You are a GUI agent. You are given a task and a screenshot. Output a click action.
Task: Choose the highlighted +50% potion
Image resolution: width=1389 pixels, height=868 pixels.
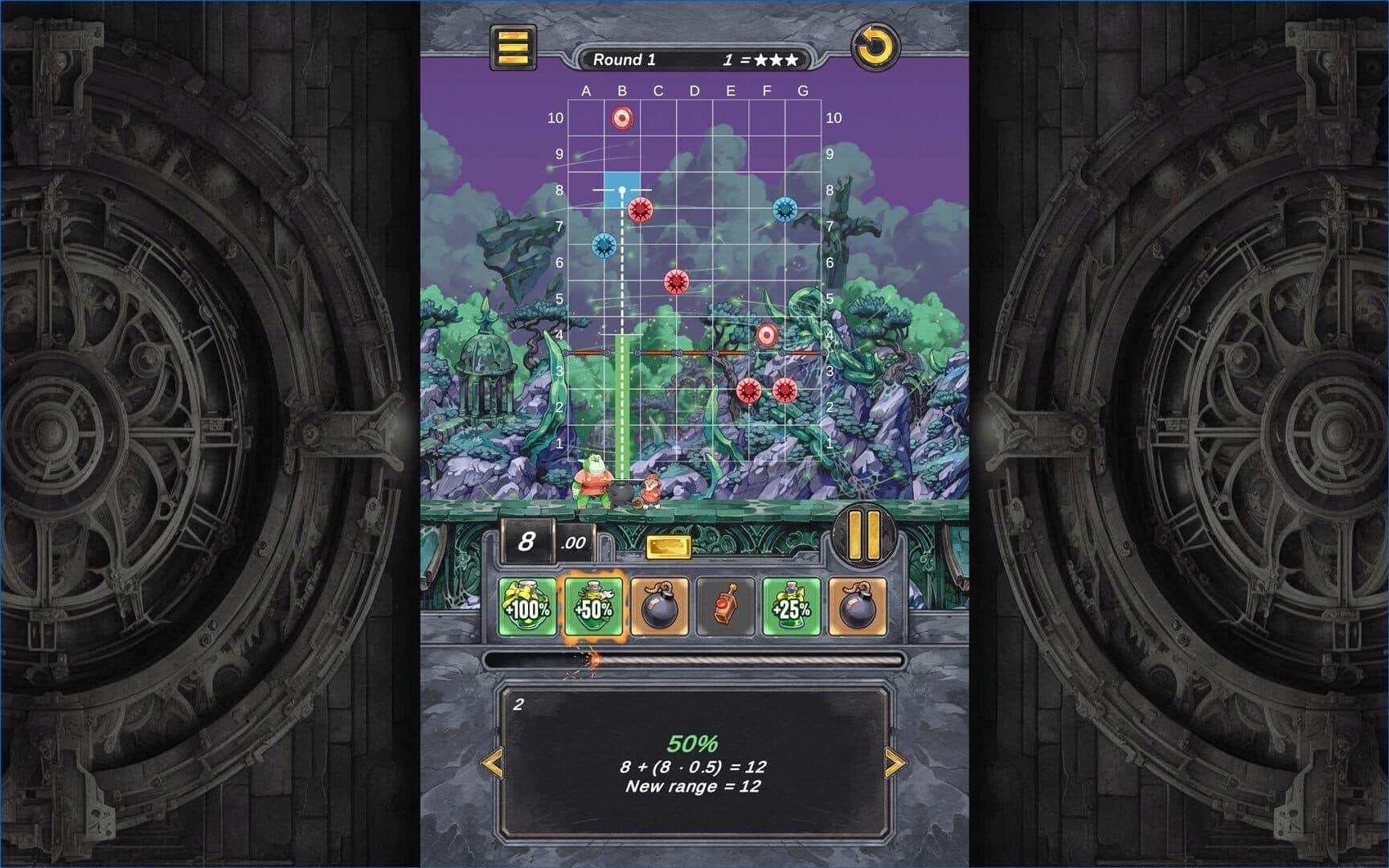593,607
